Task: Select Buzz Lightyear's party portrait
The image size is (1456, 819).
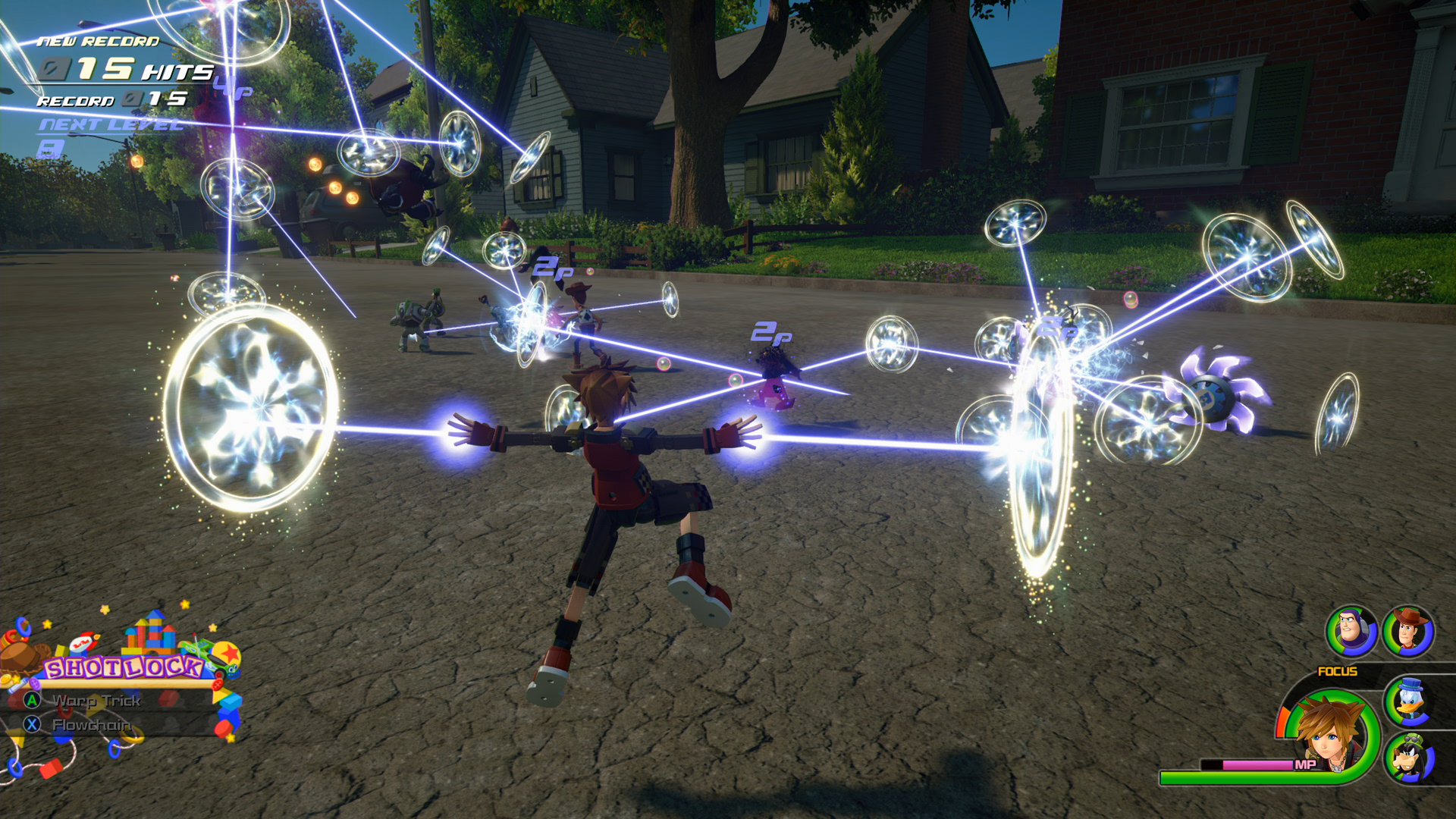Action: pyautogui.click(x=1351, y=631)
